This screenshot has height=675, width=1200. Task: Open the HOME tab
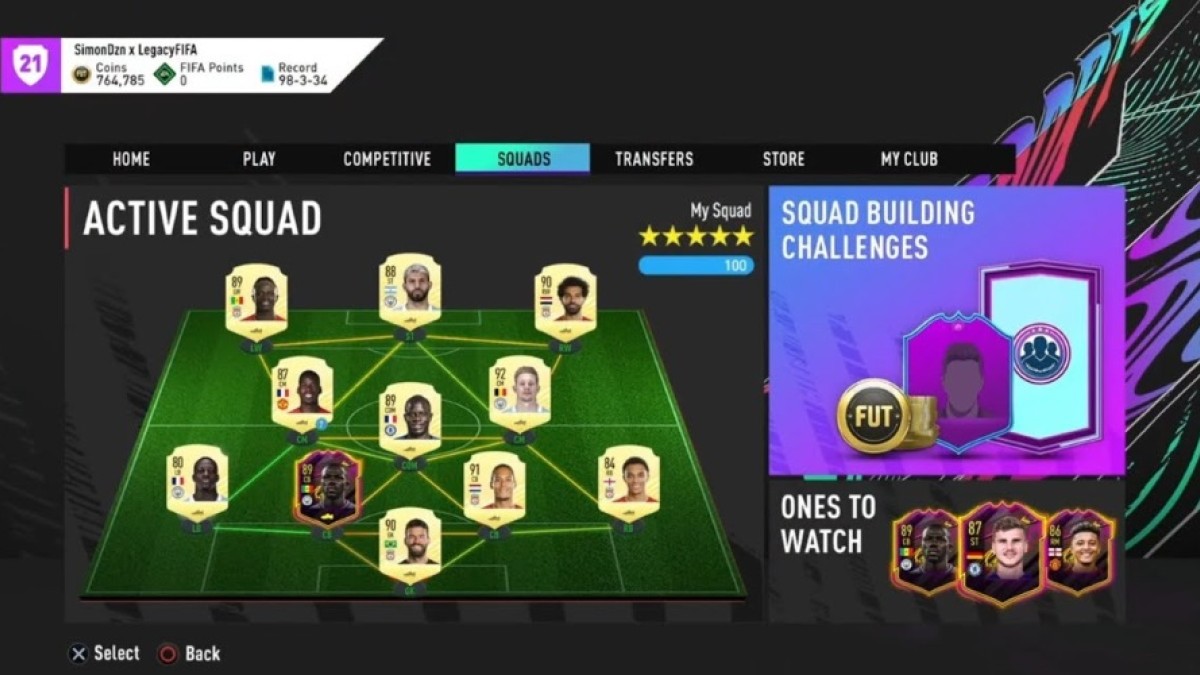[131, 159]
